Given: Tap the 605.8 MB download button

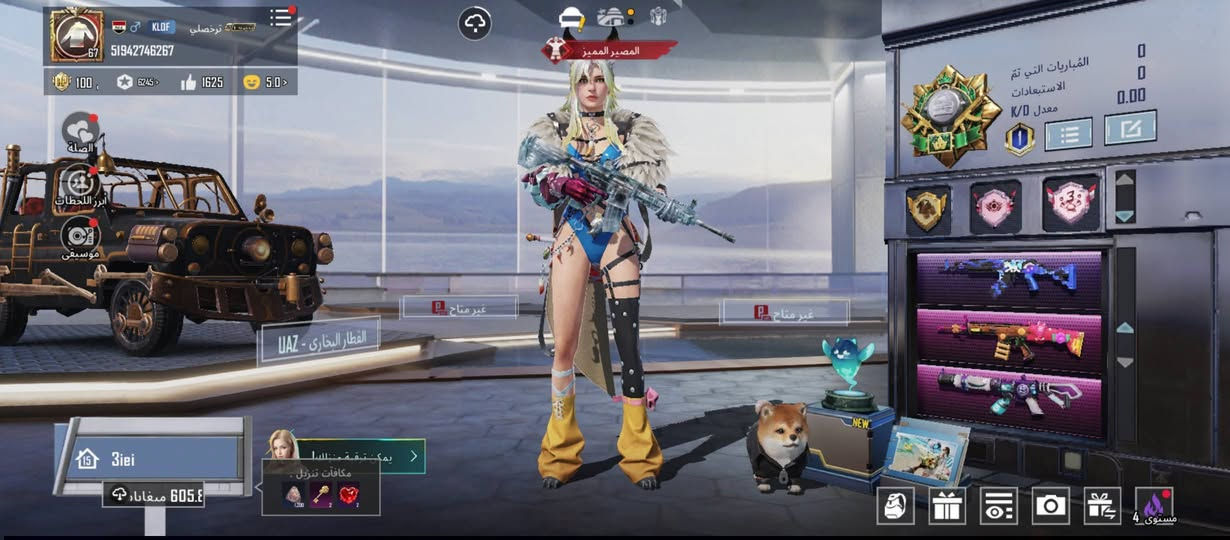Looking at the screenshot, I should tap(155, 494).
